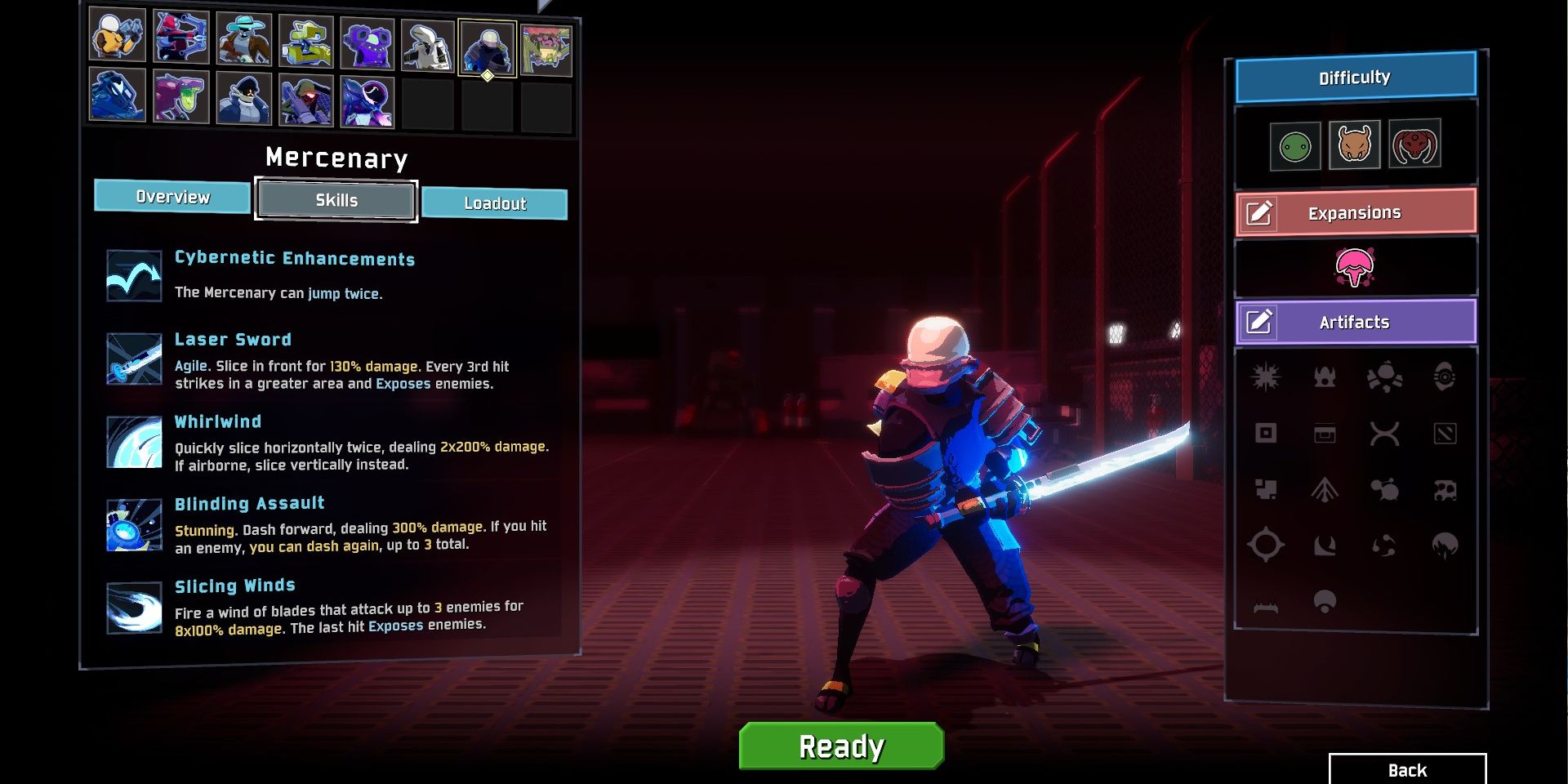Click the green Ready button

tap(841, 746)
